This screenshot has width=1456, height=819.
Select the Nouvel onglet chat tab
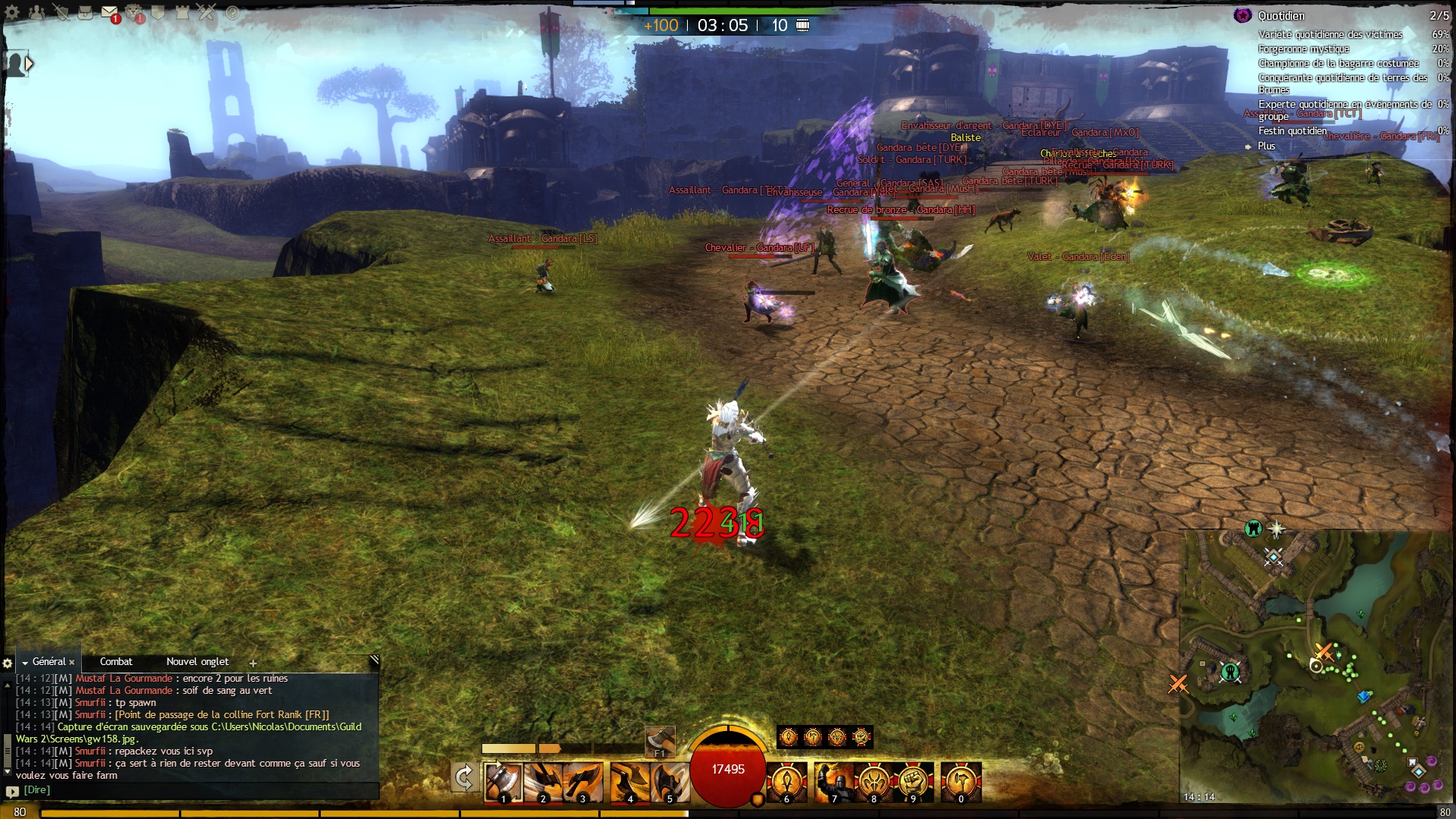pyautogui.click(x=197, y=661)
